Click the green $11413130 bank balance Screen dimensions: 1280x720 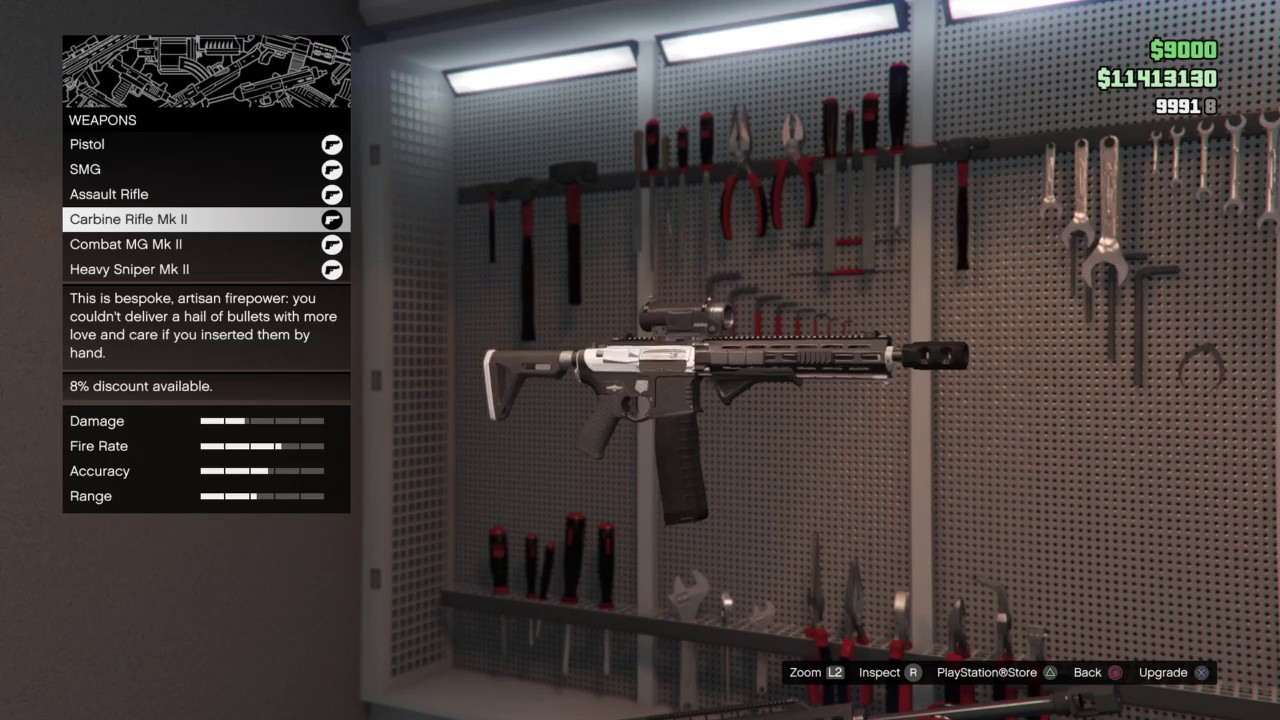coord(1155,78)
